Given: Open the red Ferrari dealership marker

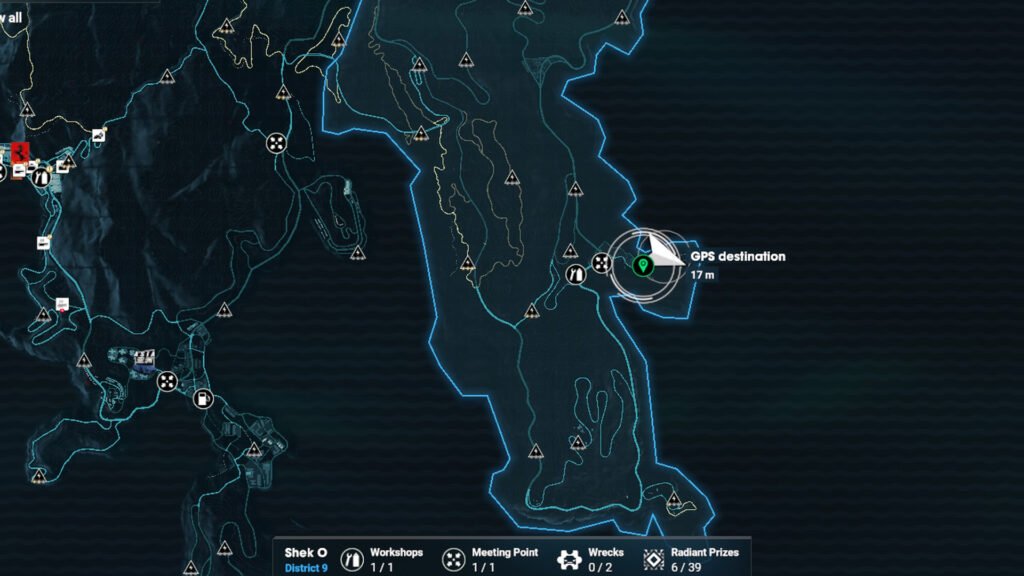Looking at the screenshot, I should [22, 154].
